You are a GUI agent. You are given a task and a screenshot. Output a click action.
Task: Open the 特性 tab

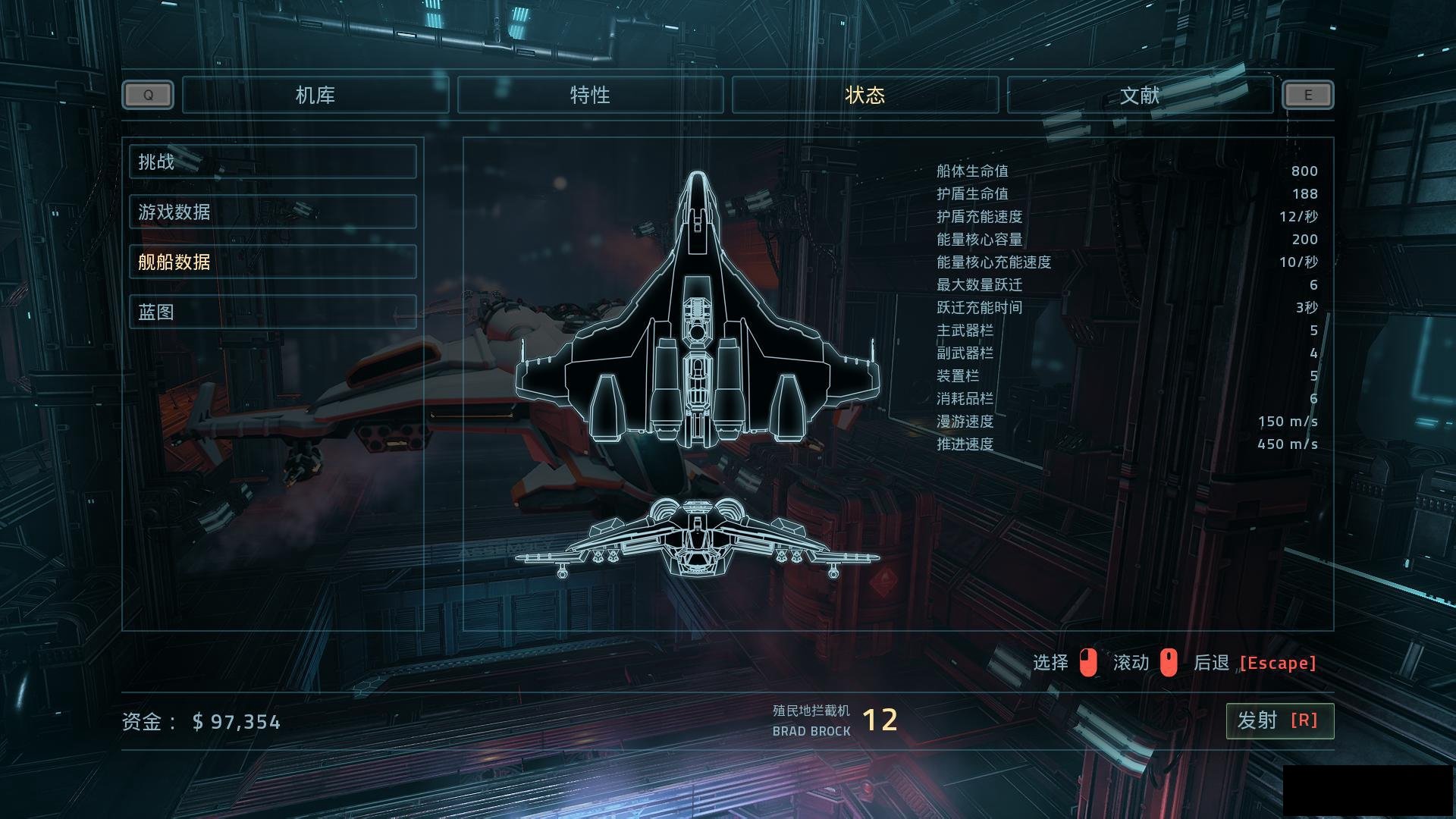point(590,95)
